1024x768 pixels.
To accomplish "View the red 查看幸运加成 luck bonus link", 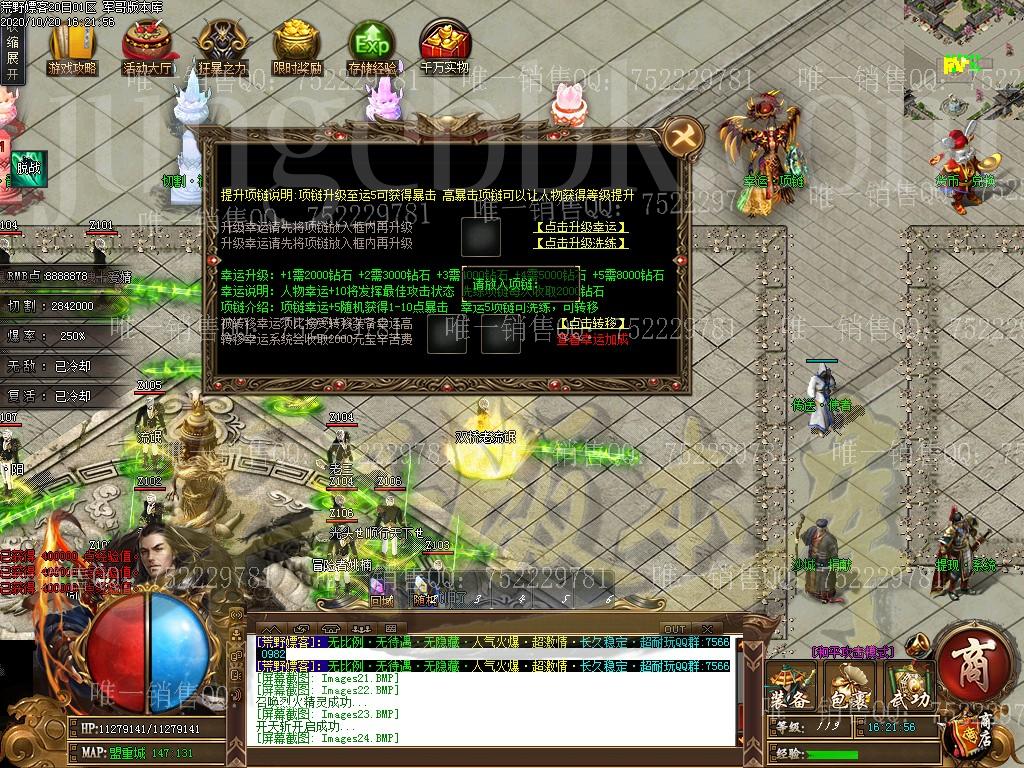I will (x=594, y=339).
